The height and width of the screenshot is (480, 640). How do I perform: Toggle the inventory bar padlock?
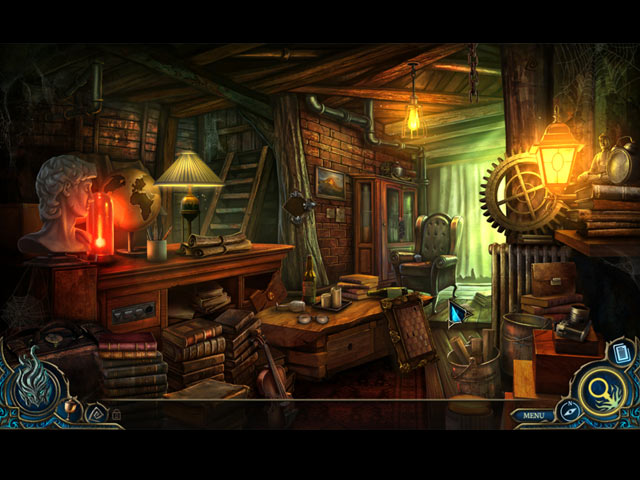click(116, 413)
